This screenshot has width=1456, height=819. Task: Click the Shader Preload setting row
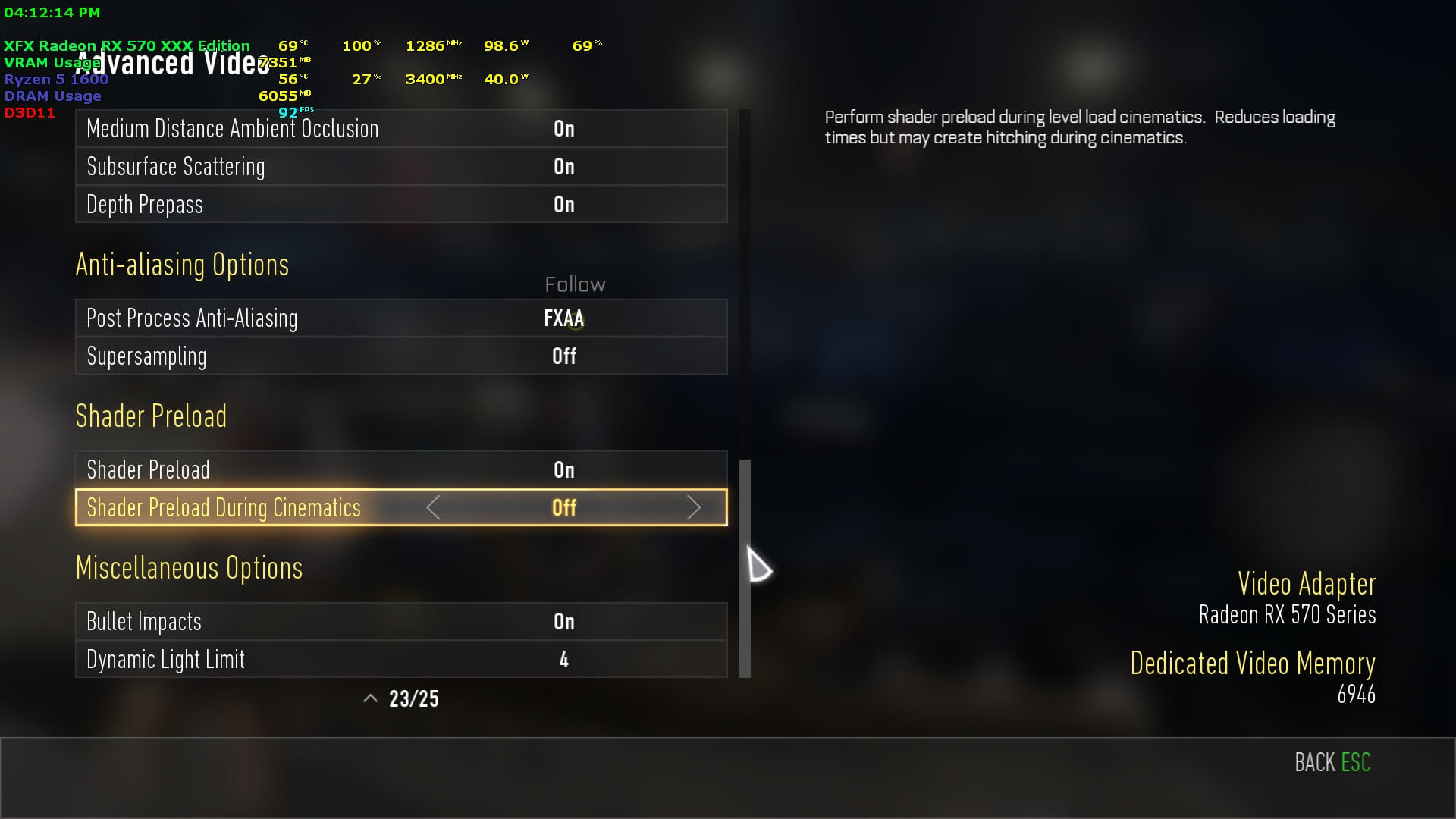(x=400, y=470)
